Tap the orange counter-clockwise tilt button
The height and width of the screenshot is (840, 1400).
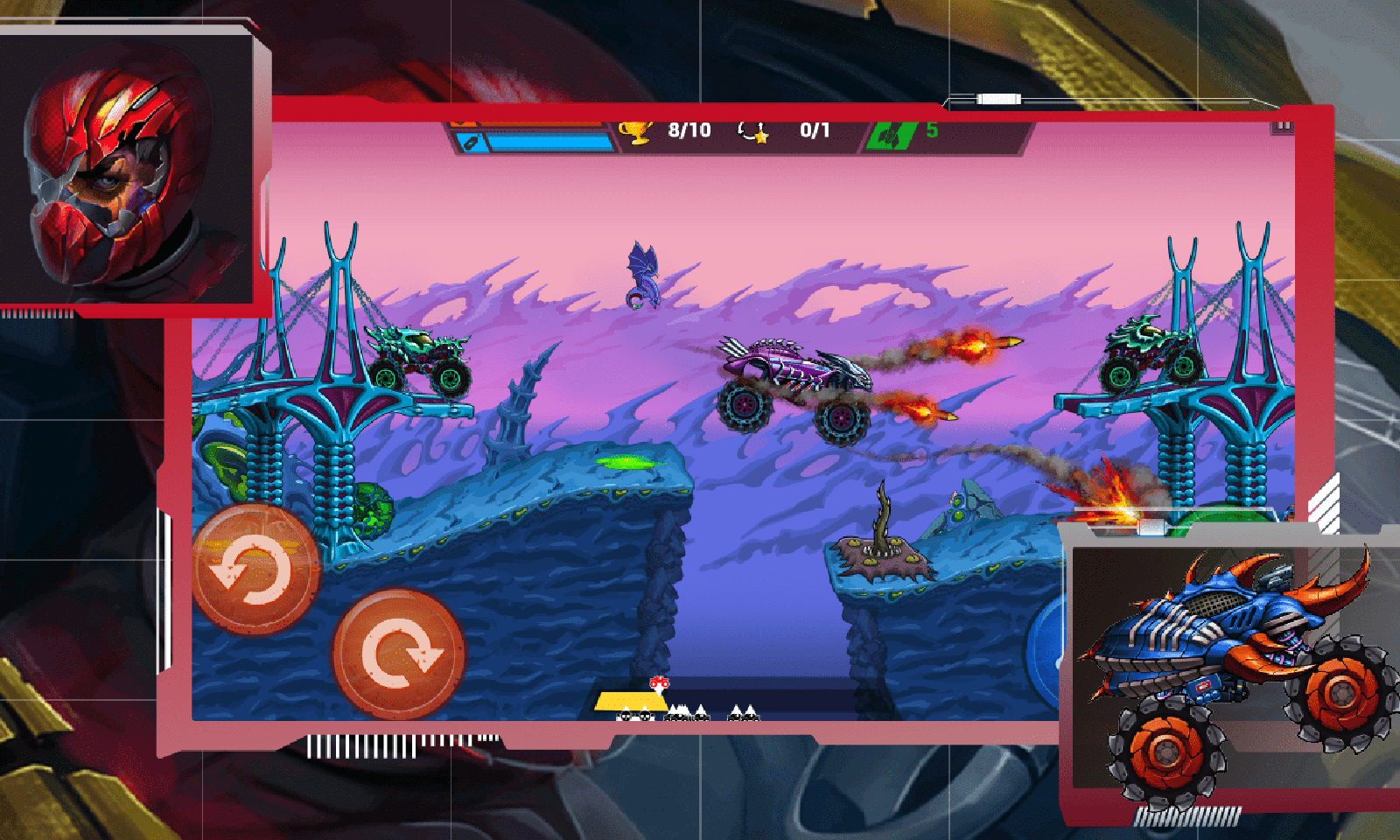click(x=255, y=570)
